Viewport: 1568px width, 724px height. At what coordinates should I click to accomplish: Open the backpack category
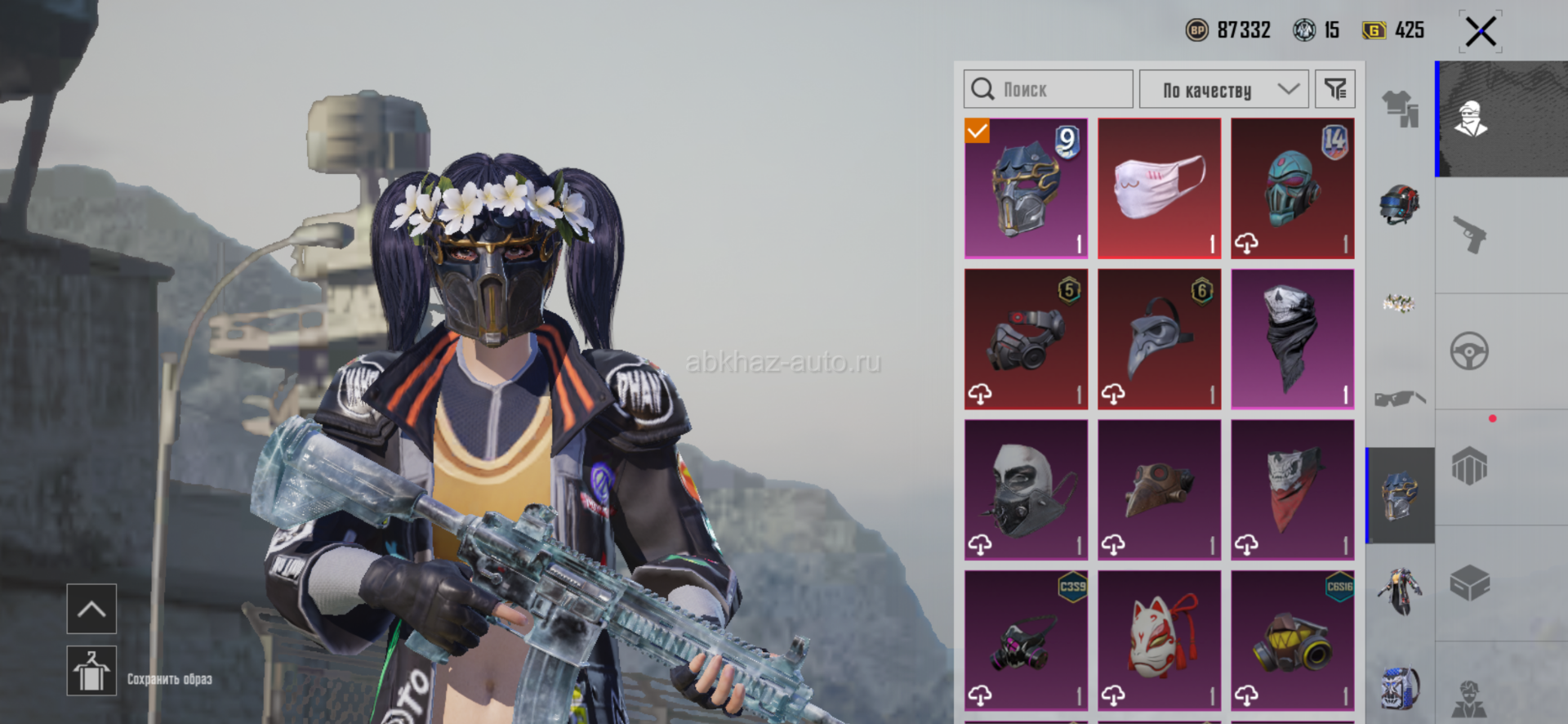[x=1400, y=686]
